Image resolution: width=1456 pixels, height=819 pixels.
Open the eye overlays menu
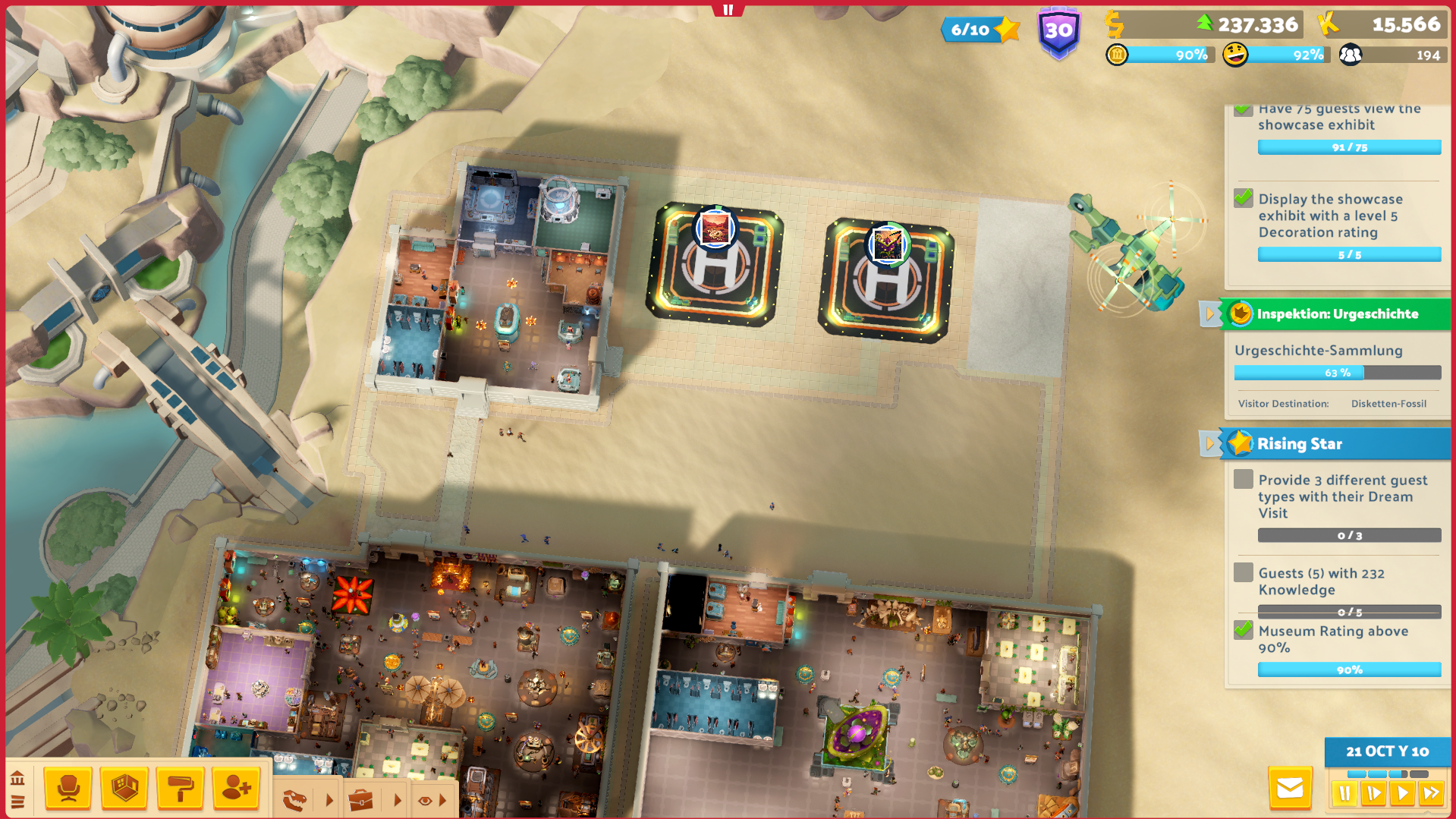(425, 799)
